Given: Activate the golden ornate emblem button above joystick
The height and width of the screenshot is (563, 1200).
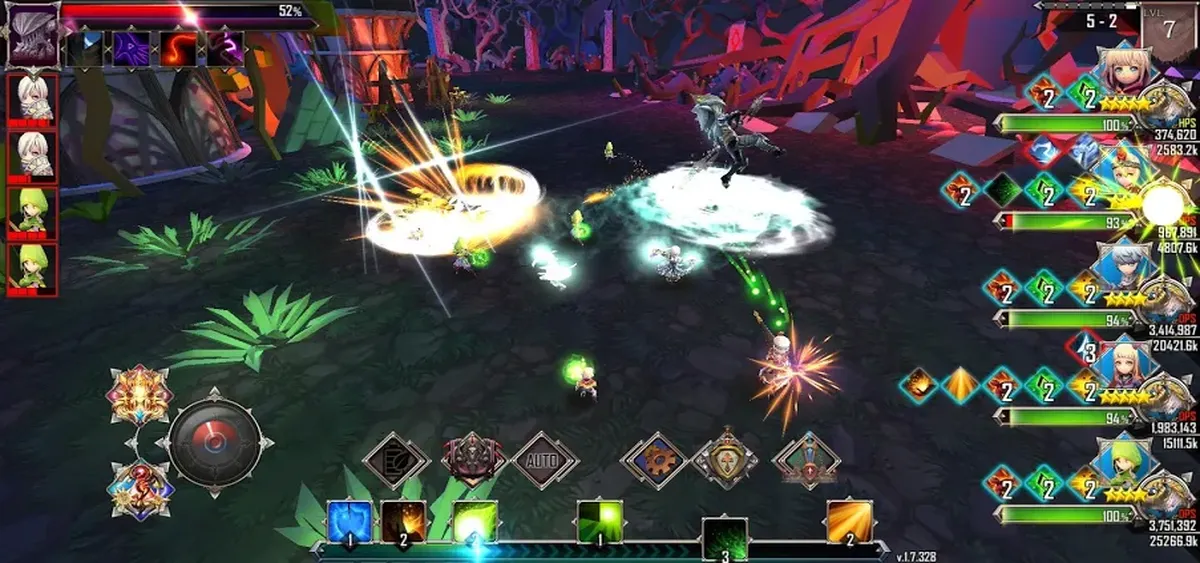Looking at the screenshot, I should tap(139, 395).
